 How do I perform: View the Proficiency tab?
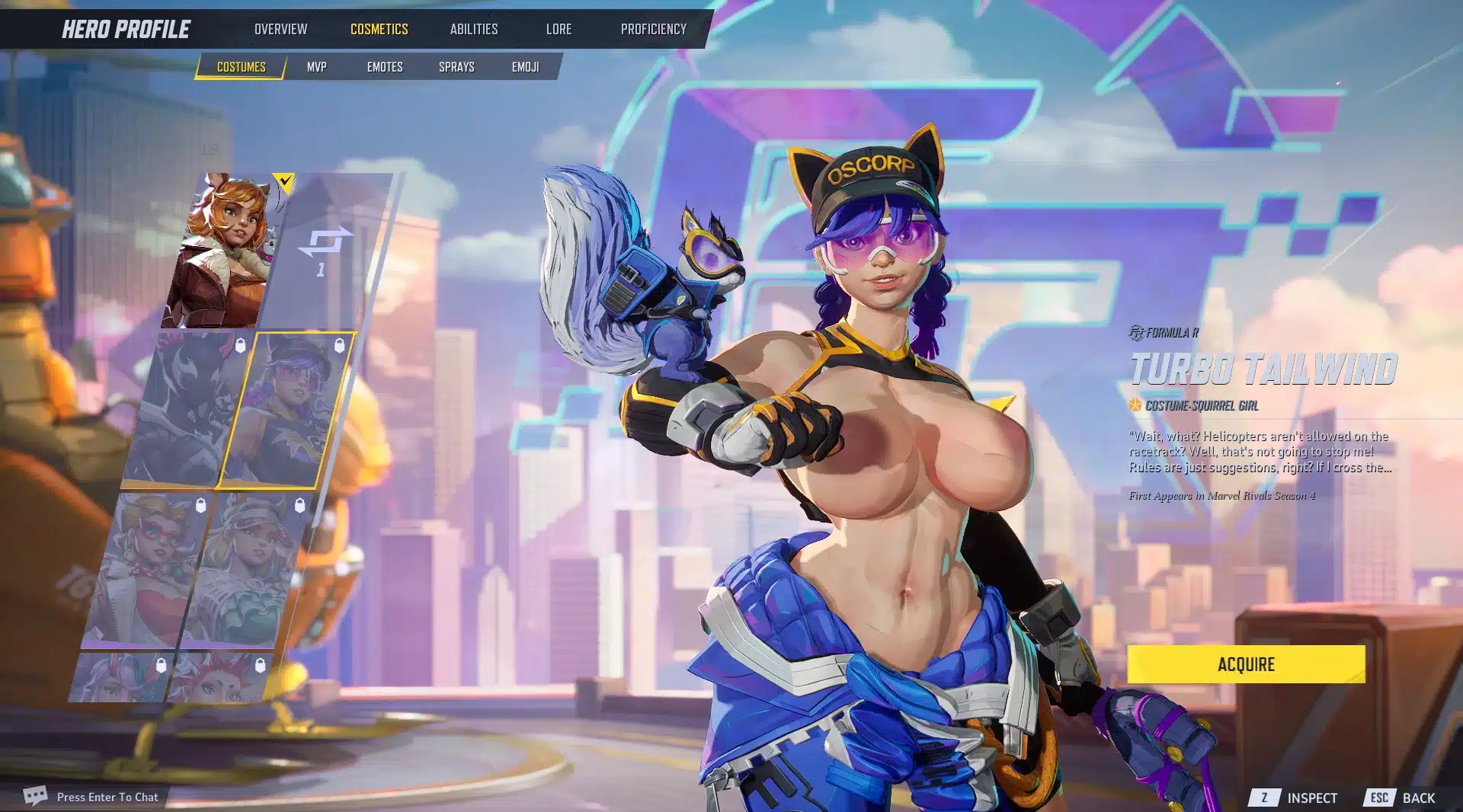[653, 29]
